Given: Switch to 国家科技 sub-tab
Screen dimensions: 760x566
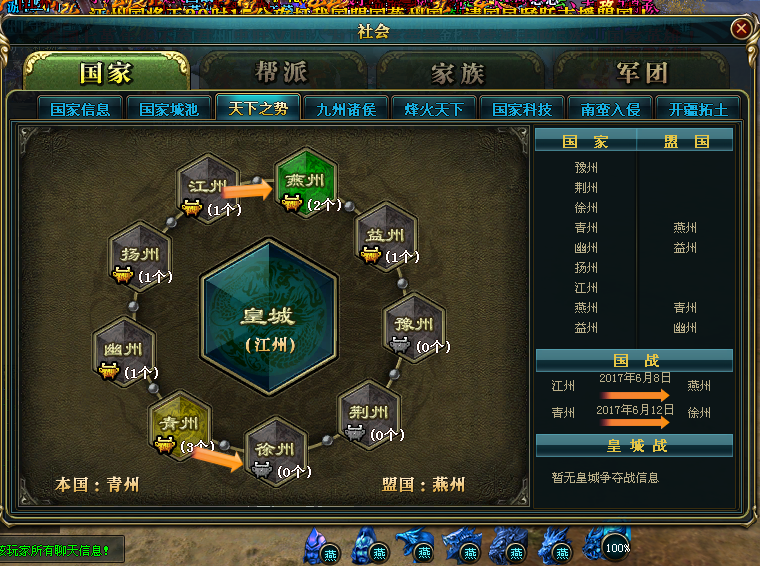Looking at the screenshot, I should pyautogui.click(x=521, y=109).
